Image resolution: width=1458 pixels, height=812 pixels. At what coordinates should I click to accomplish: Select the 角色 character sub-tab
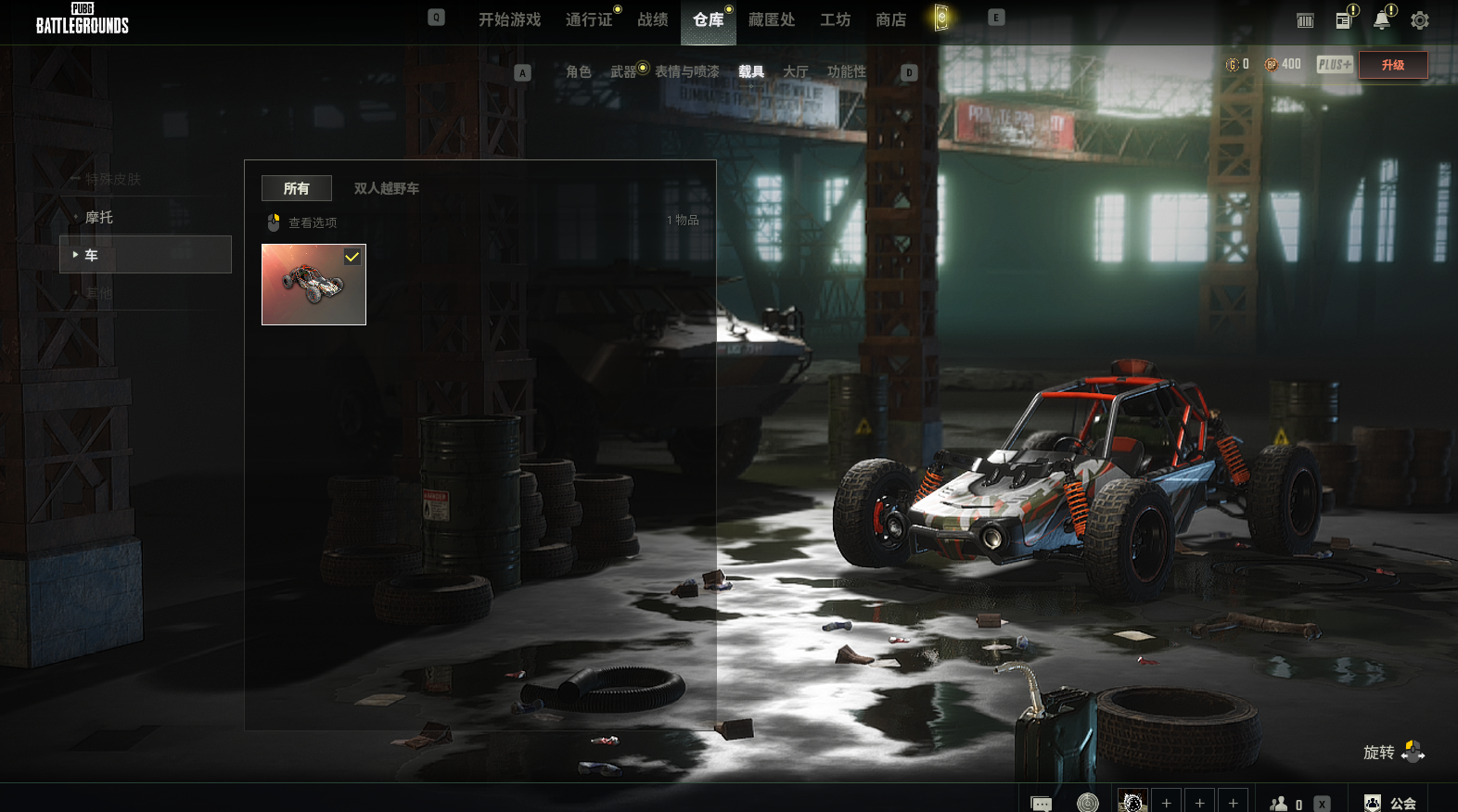(x=578, y=71)
